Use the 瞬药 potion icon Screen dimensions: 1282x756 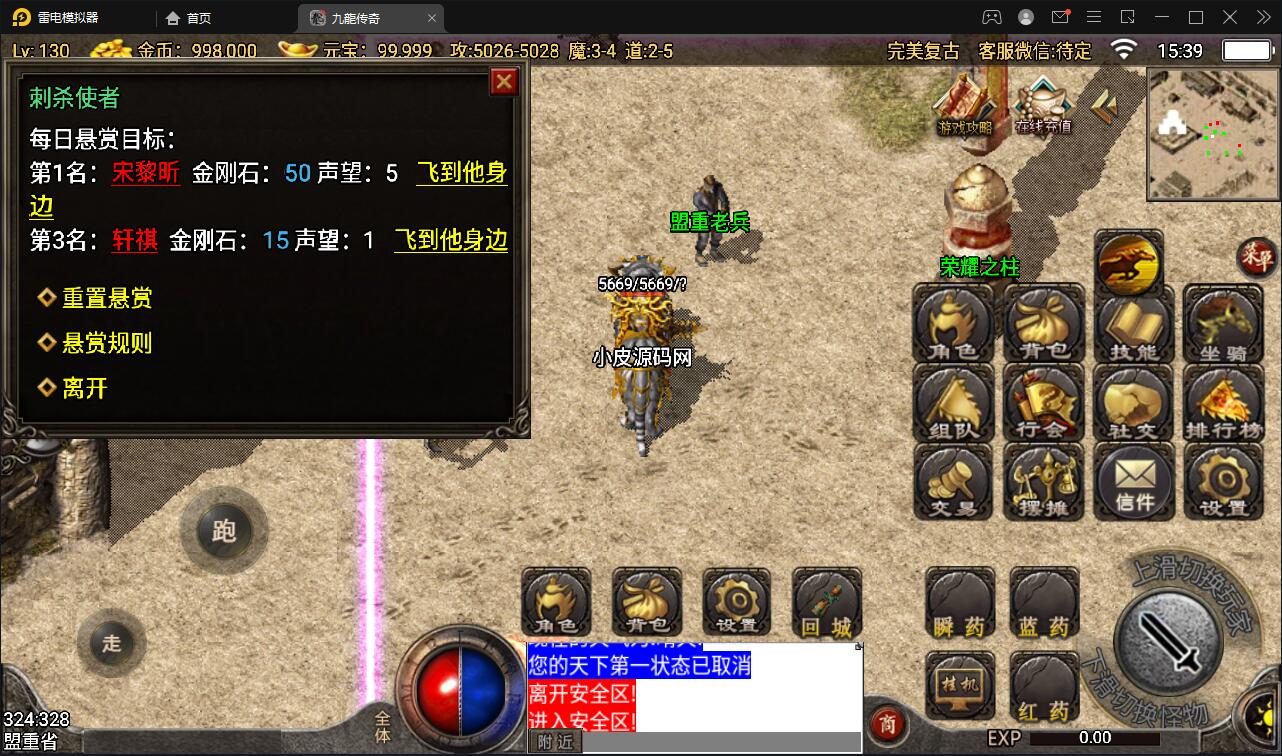click(959, 603)
